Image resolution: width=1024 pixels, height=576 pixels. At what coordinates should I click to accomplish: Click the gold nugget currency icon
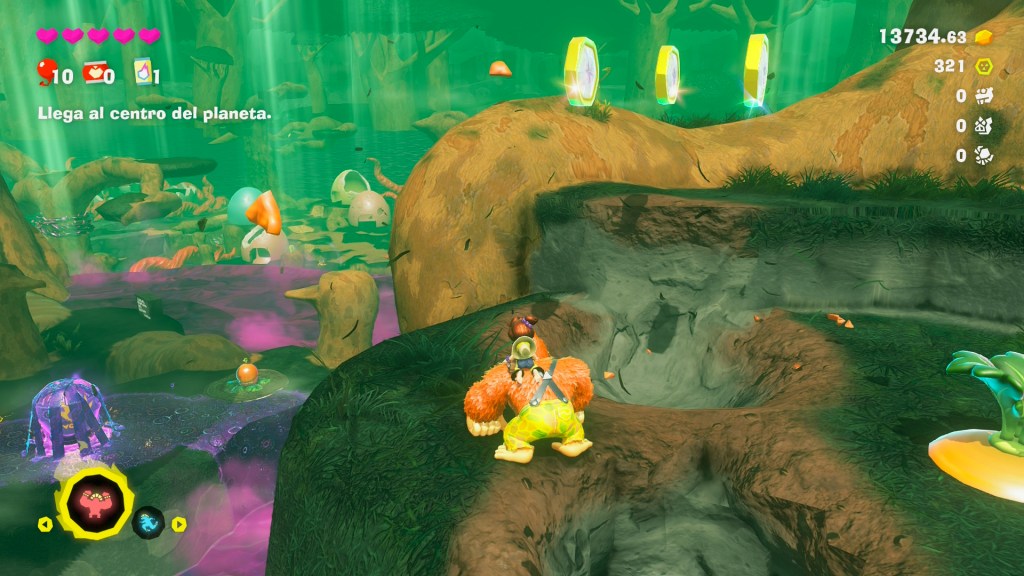point(984,37)
